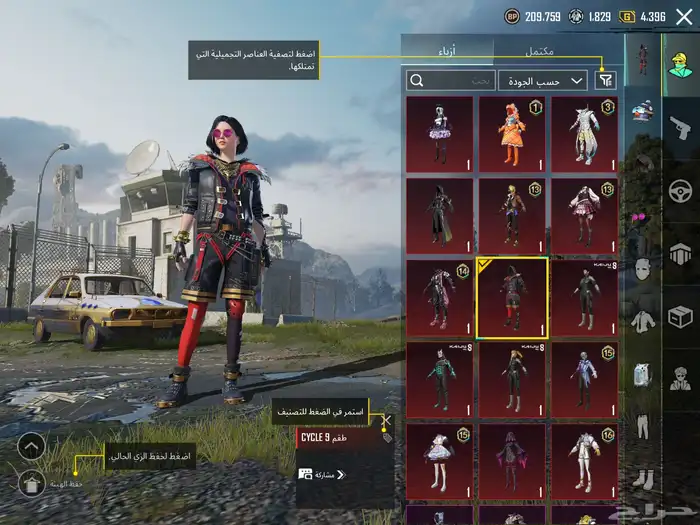
Task: Open the steering wheel vehicles category
Action: coord(680,189)
